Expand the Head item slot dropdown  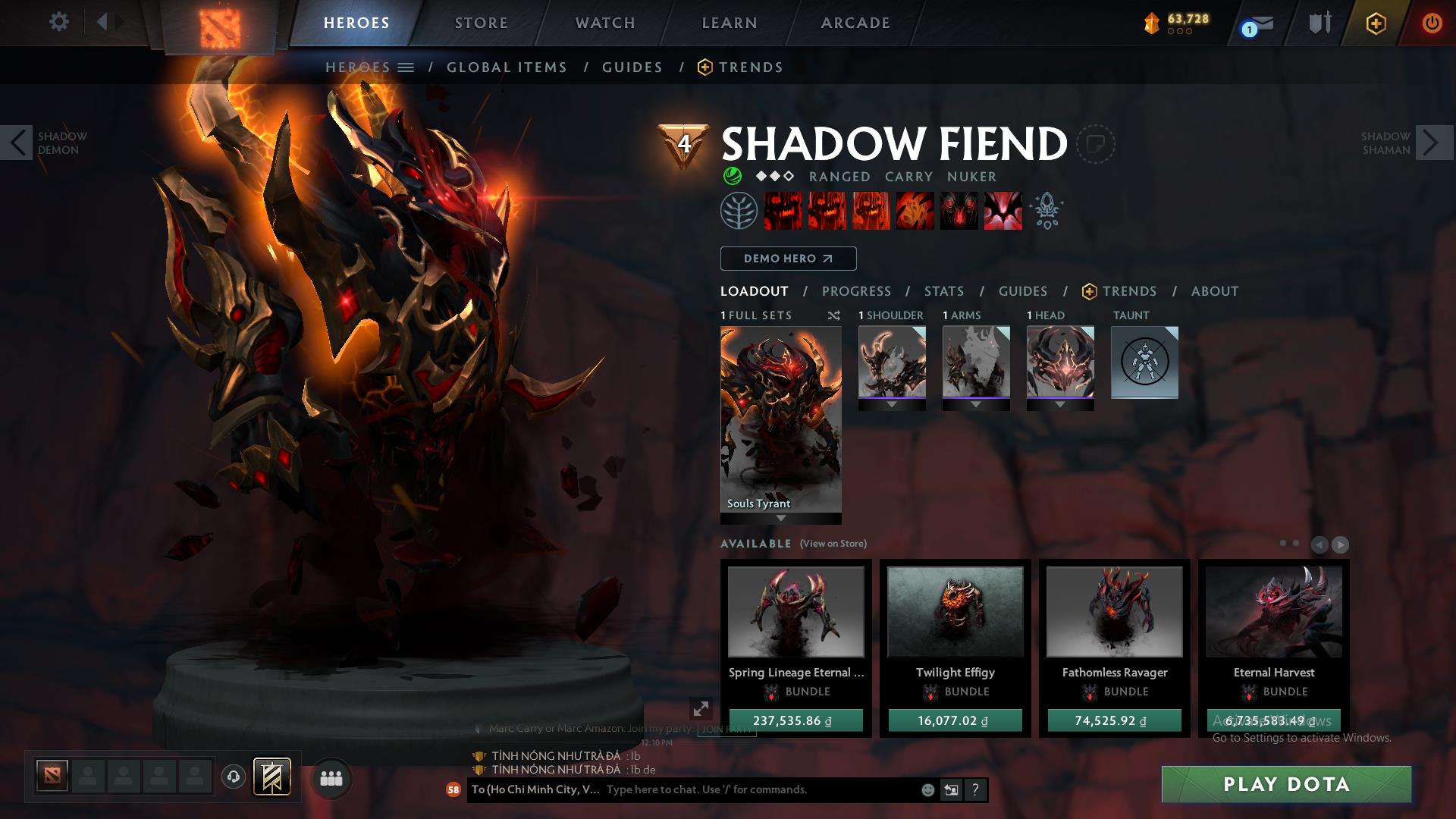[x=1060, y=403]
